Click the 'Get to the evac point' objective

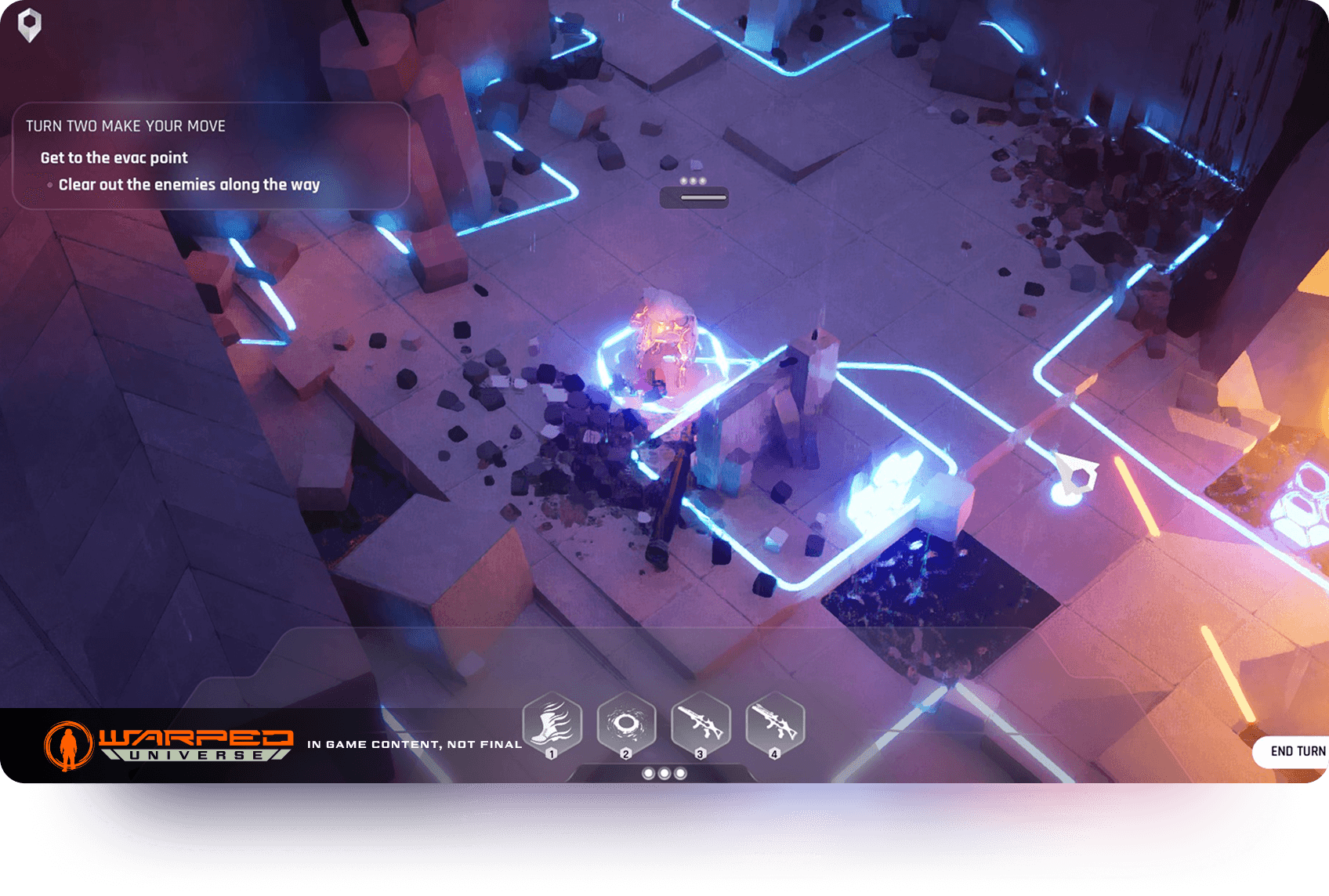[114, 157]
